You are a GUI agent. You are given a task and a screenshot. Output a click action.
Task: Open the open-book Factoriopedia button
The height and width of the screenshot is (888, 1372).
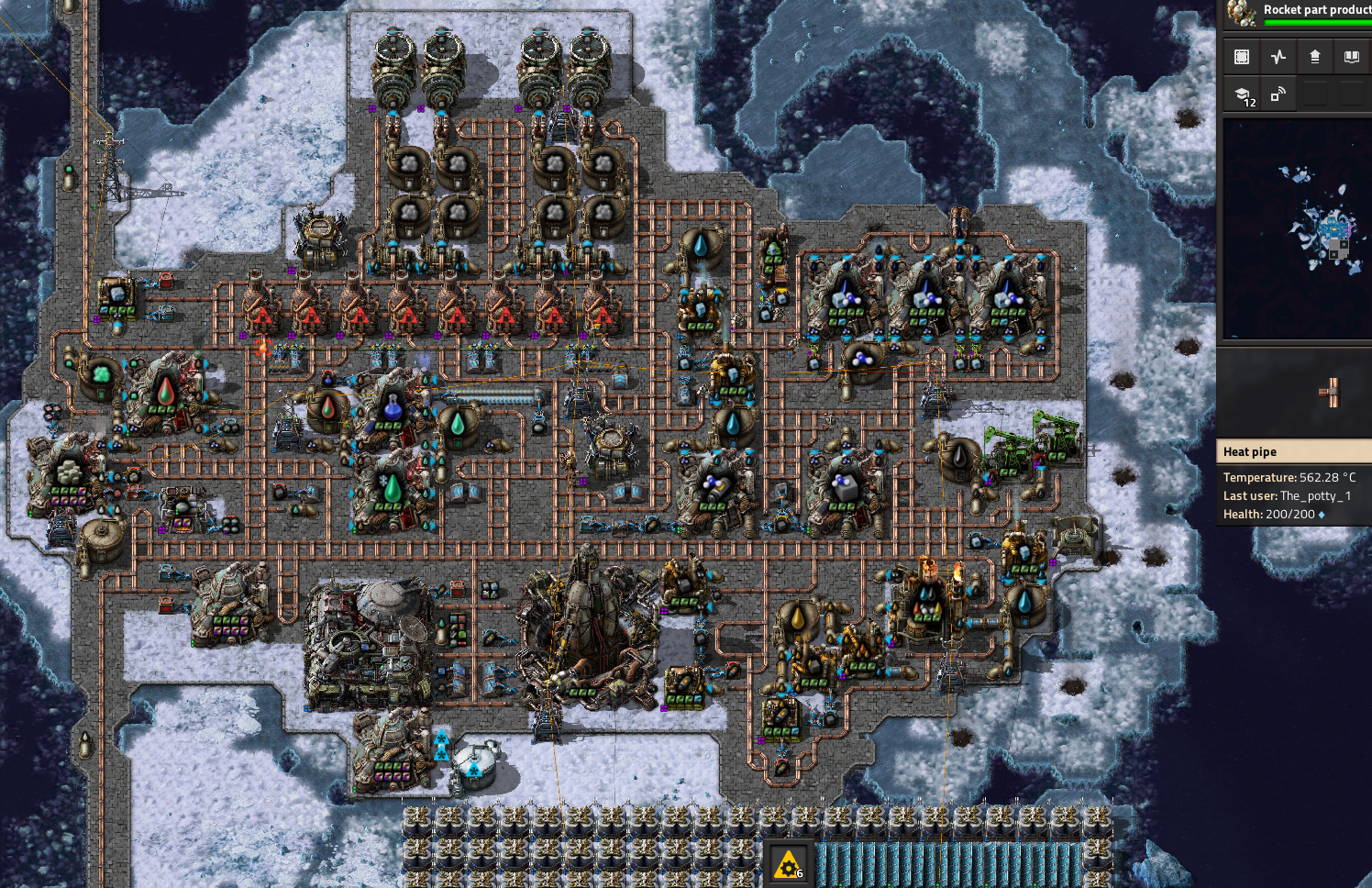[1352, 57]
